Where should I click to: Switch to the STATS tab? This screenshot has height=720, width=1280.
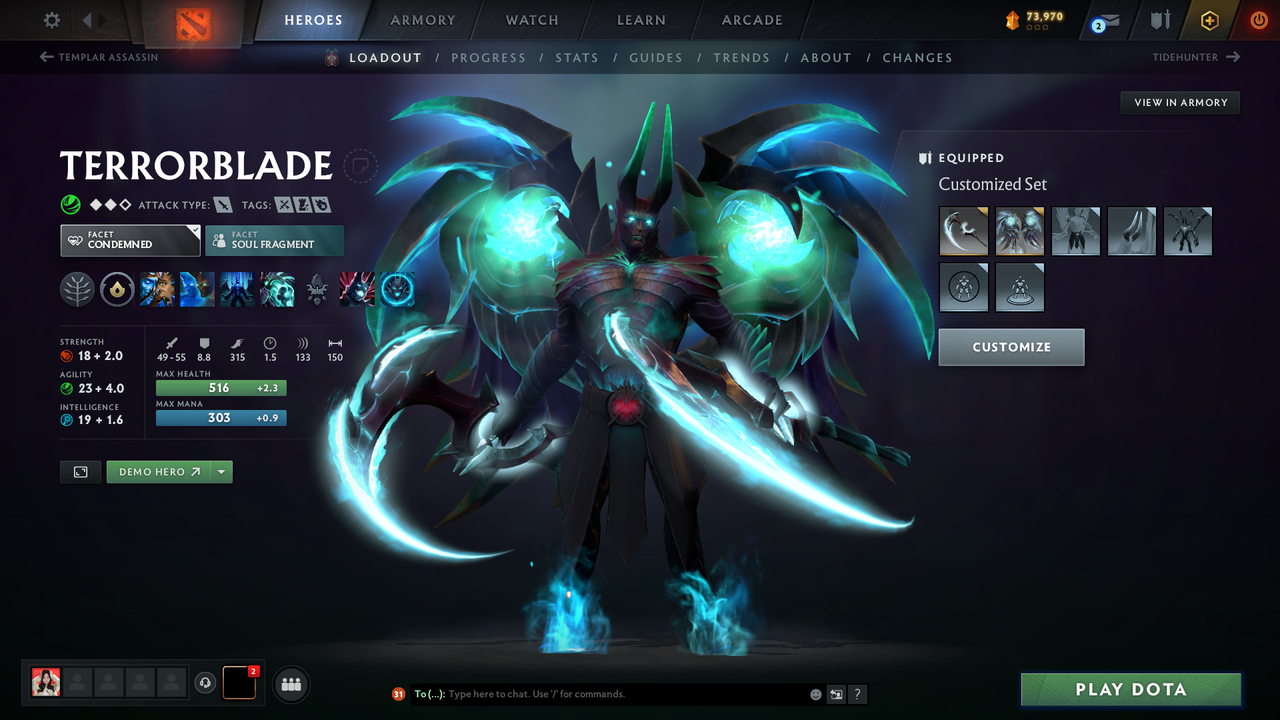[x=577, y=57]
